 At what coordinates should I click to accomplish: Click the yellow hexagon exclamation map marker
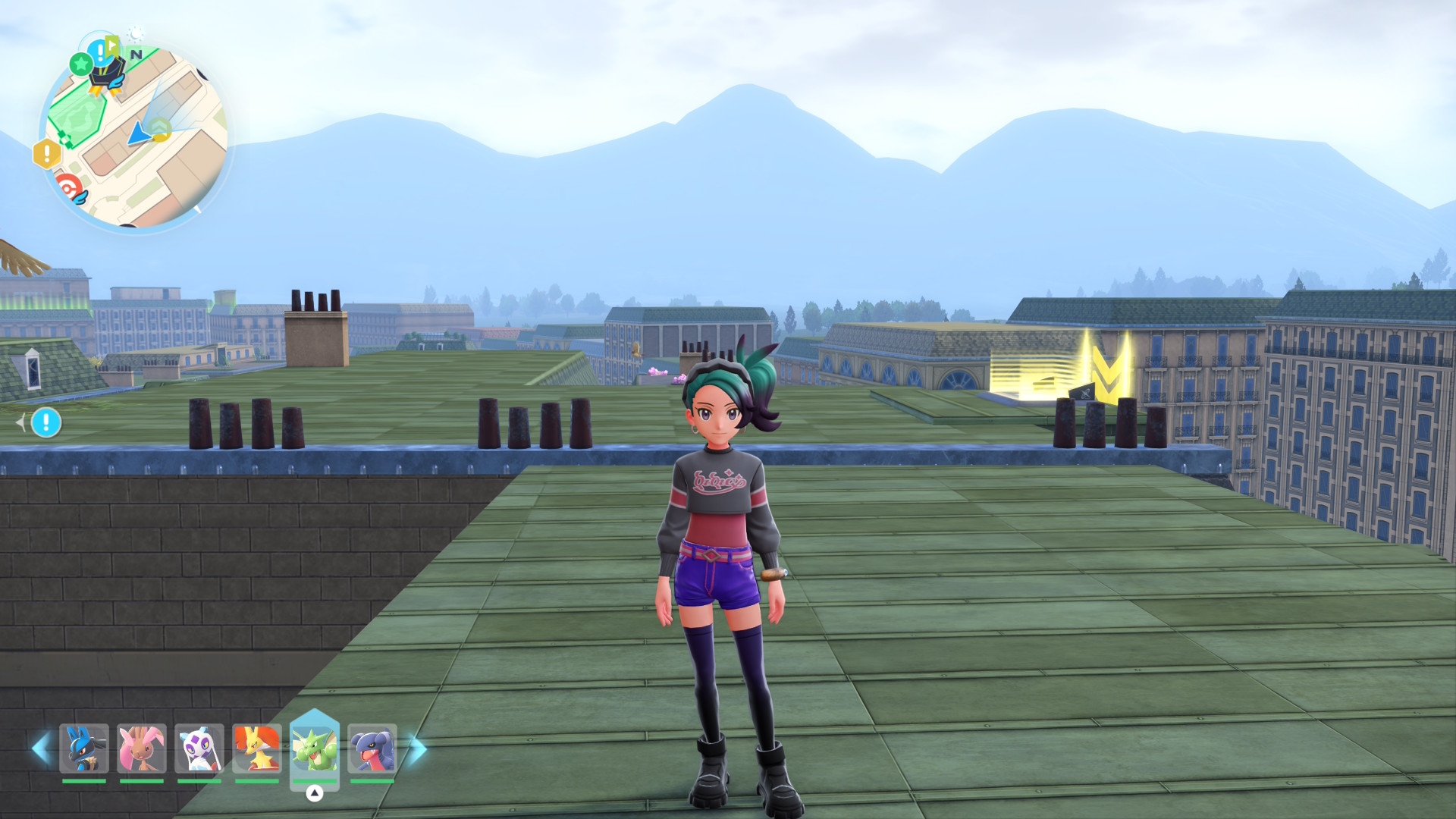47,154
